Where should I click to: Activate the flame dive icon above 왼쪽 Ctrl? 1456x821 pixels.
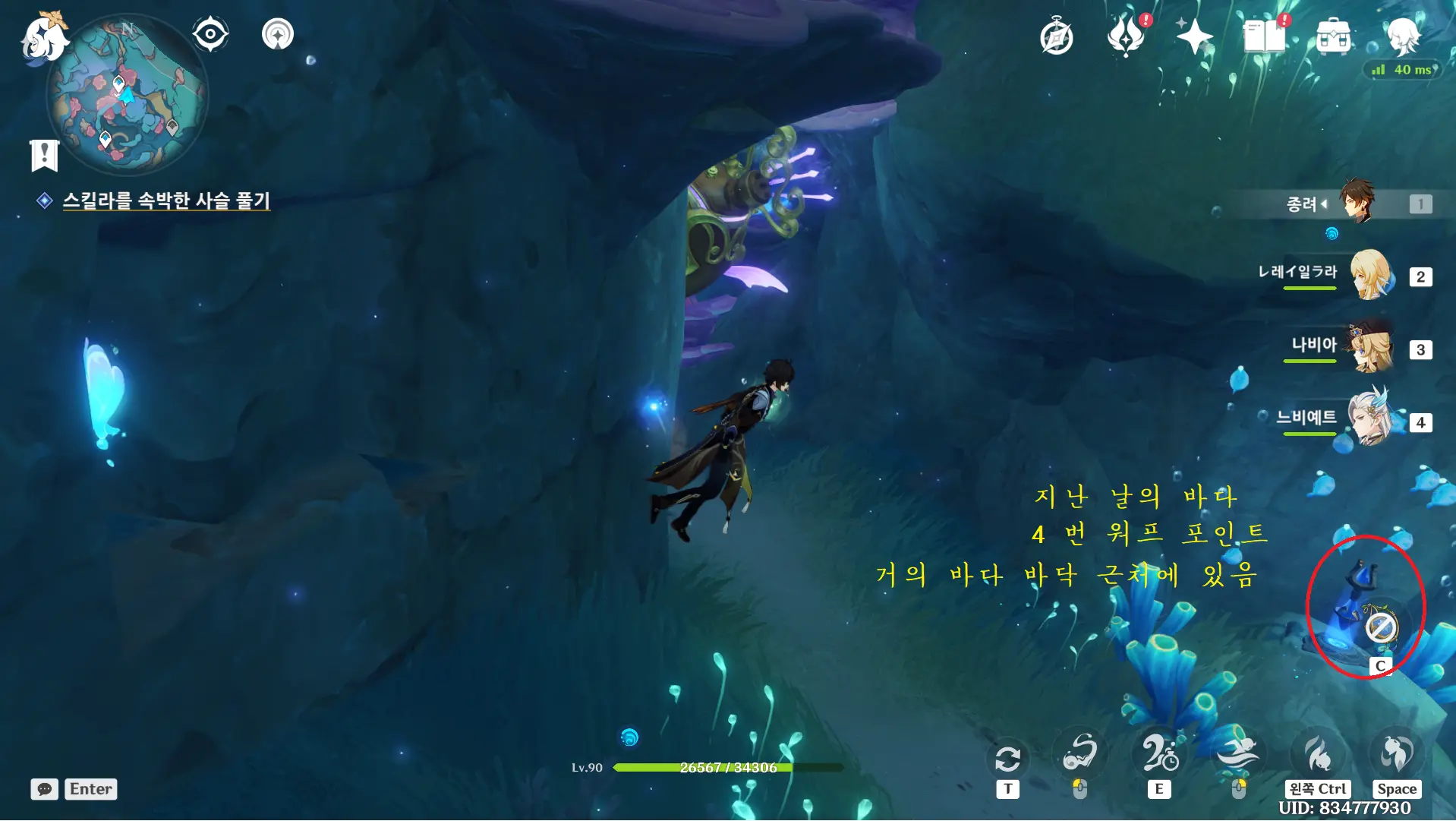coord(1317,754)
